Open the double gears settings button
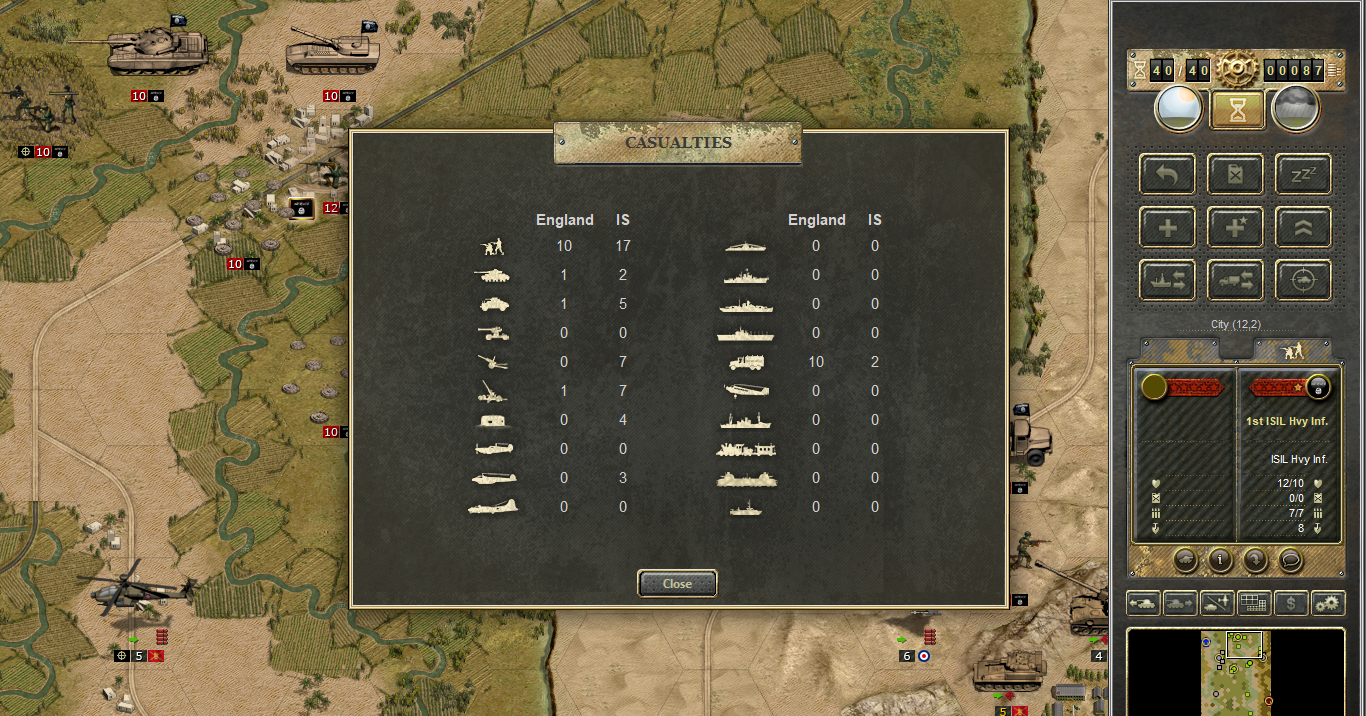 pyautogui.click(x=1328, y=603)
